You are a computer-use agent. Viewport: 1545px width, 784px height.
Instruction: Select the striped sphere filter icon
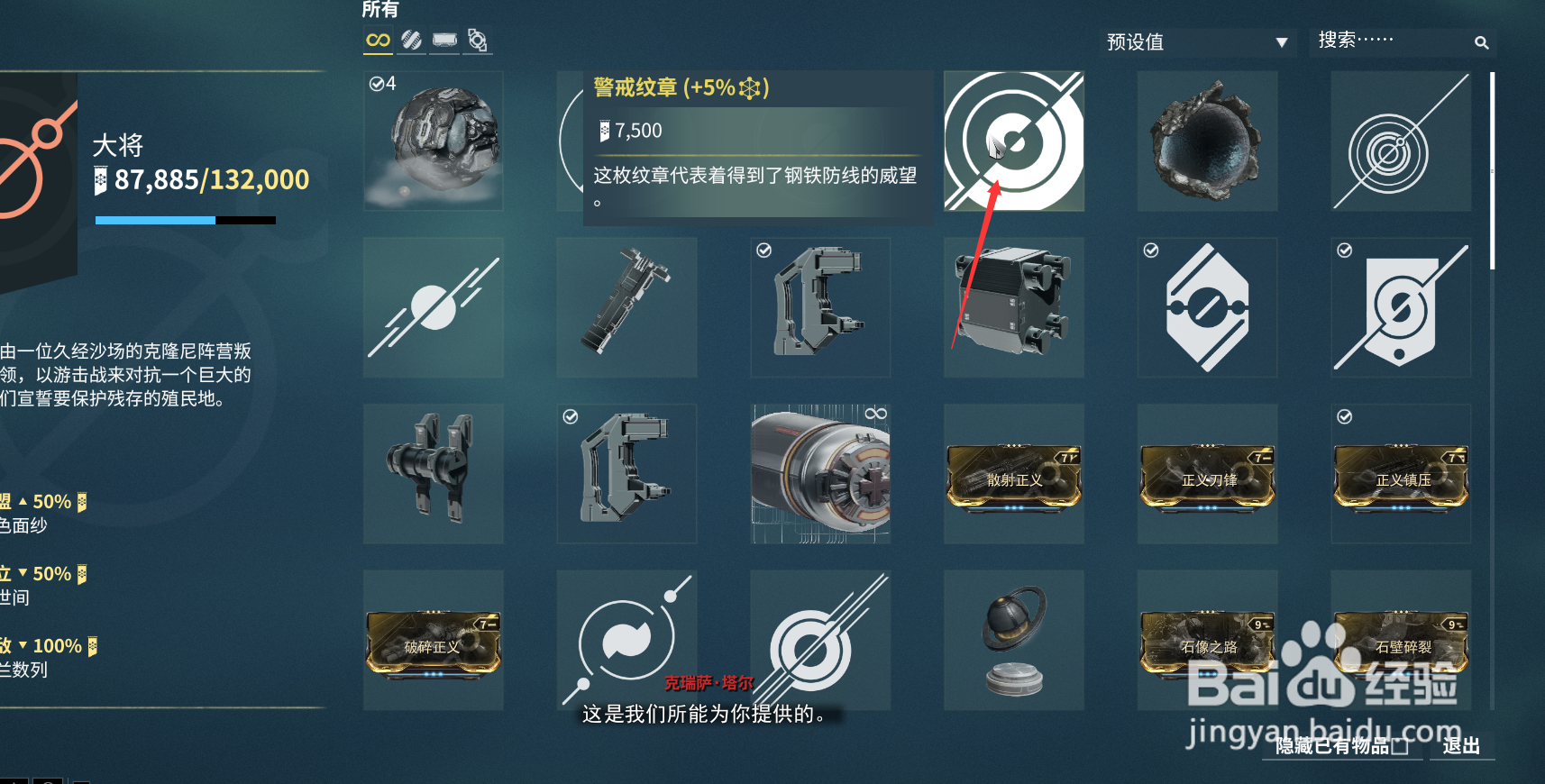[411, 41]
